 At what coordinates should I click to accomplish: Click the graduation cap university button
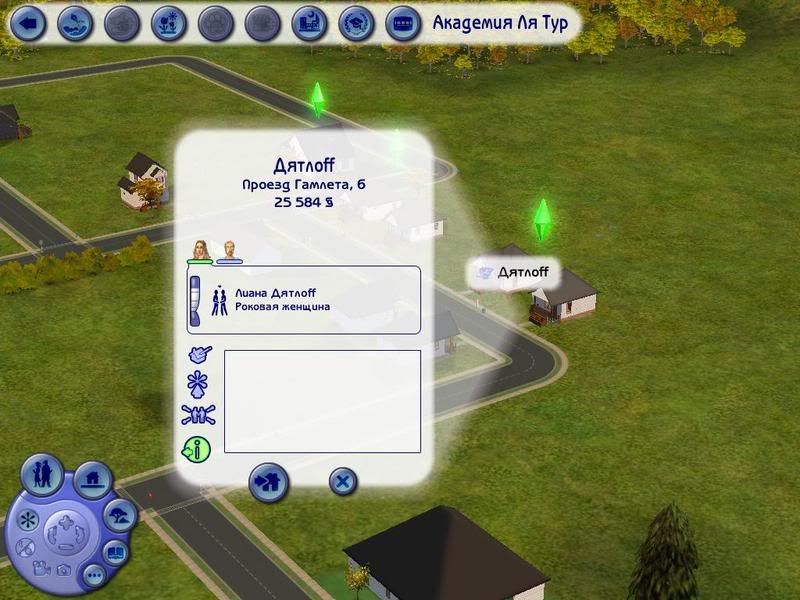point(356,23)
